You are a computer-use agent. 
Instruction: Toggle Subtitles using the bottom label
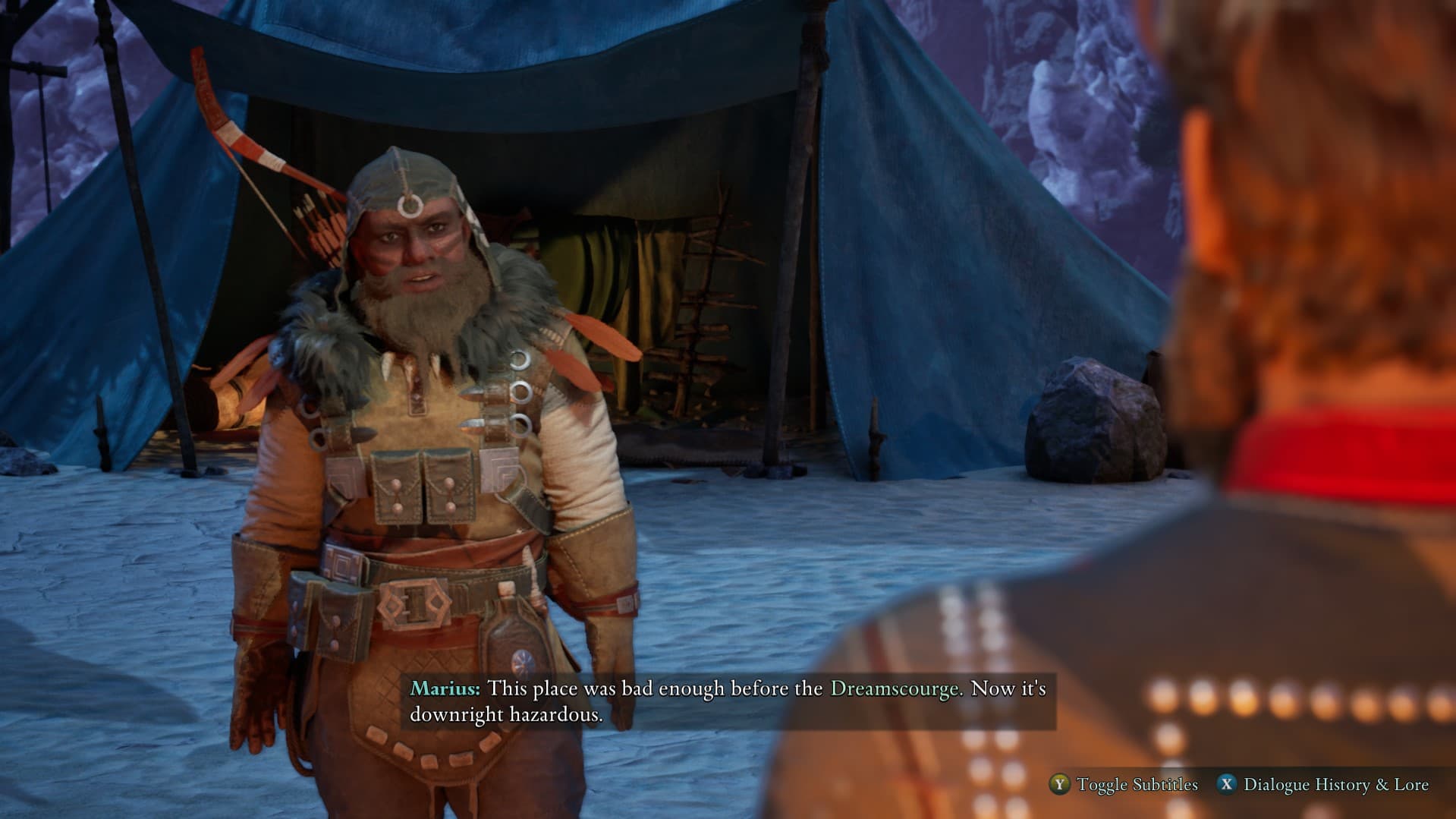point(1137,784)
